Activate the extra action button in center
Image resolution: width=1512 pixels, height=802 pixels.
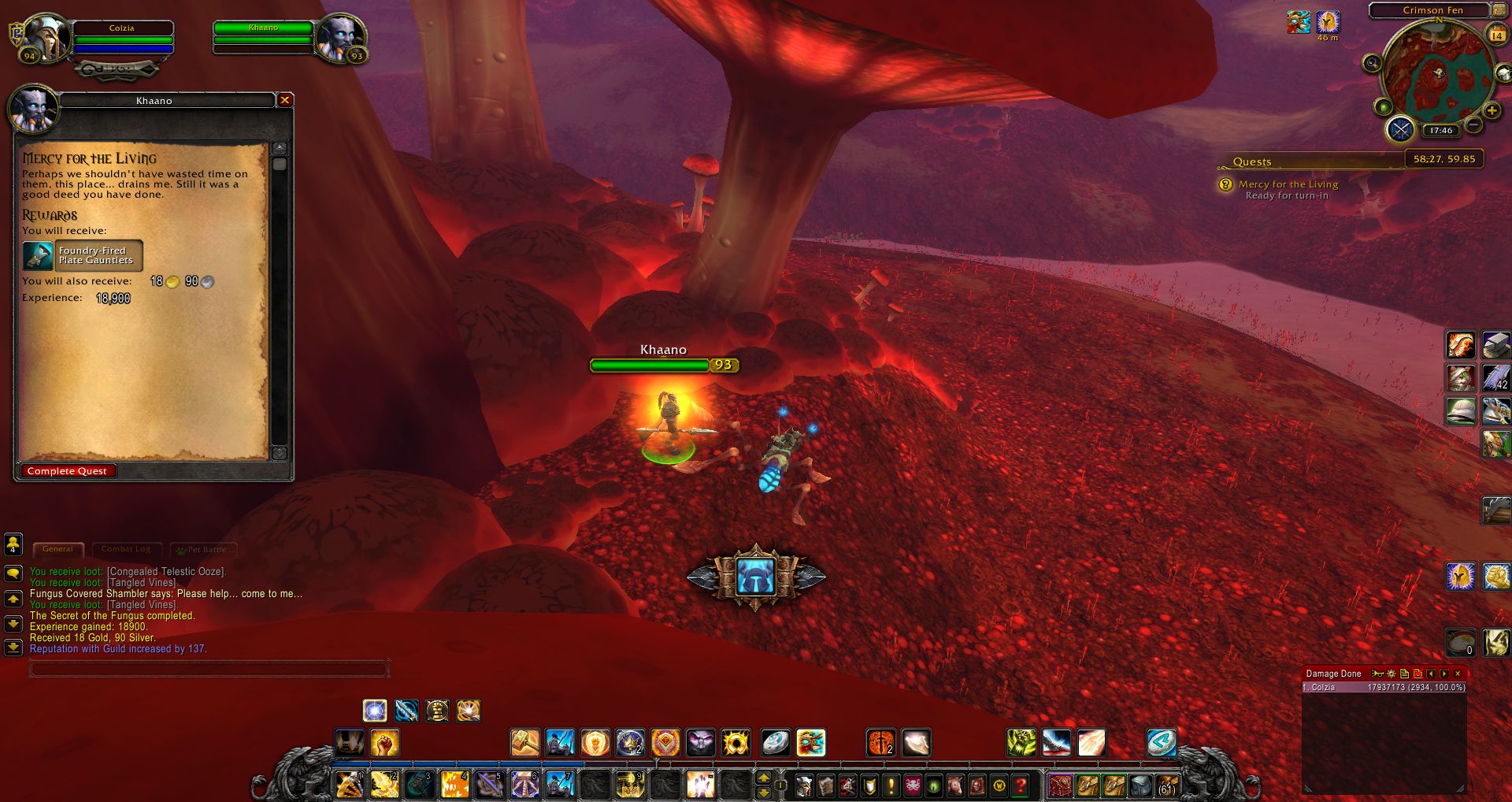(756, 577)
